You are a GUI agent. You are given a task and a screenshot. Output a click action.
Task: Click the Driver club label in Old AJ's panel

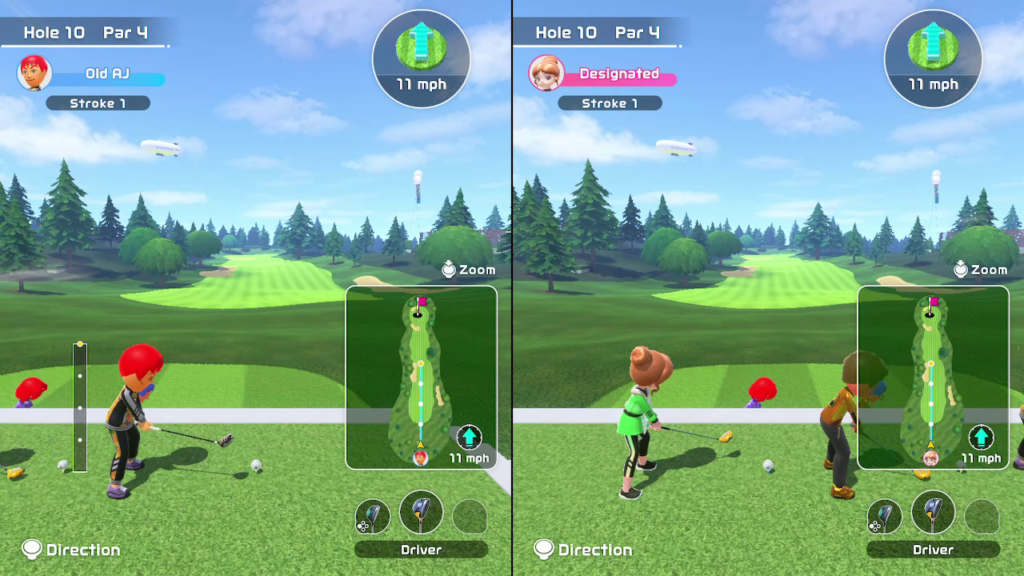coord(421,549)
